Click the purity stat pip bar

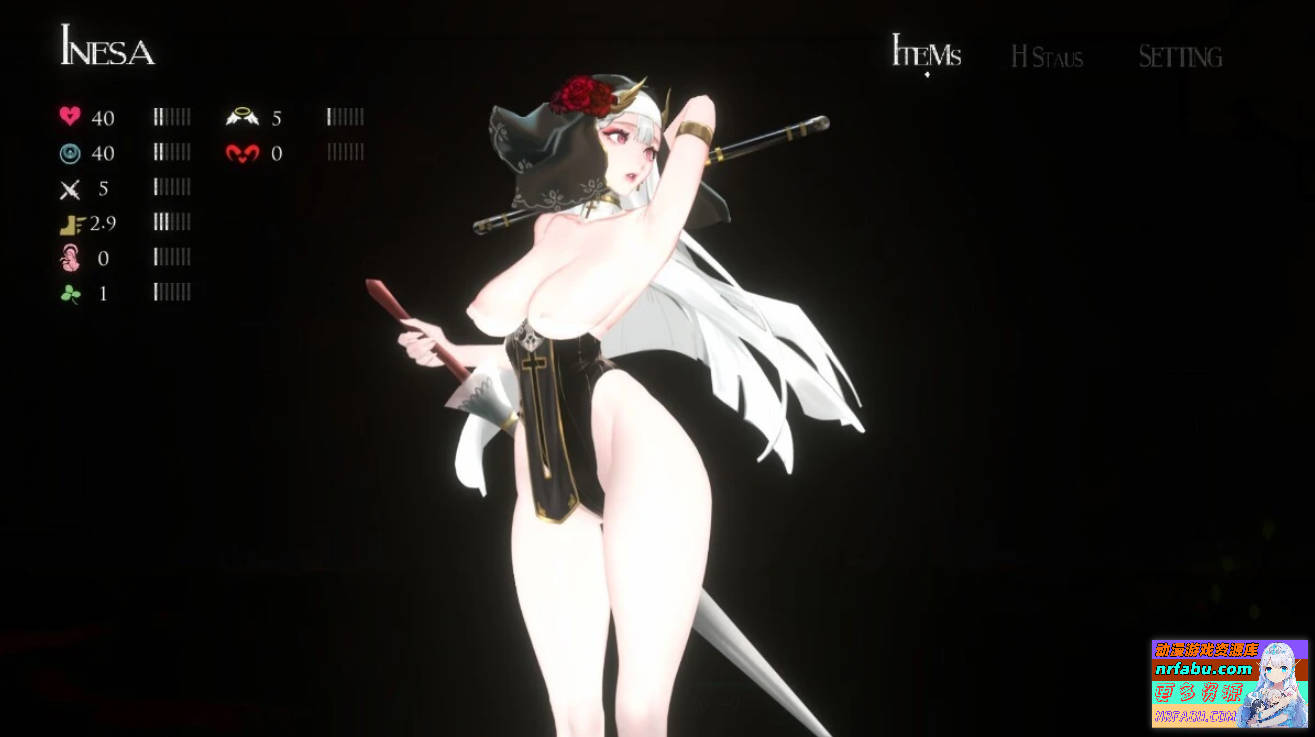point(343,117)
